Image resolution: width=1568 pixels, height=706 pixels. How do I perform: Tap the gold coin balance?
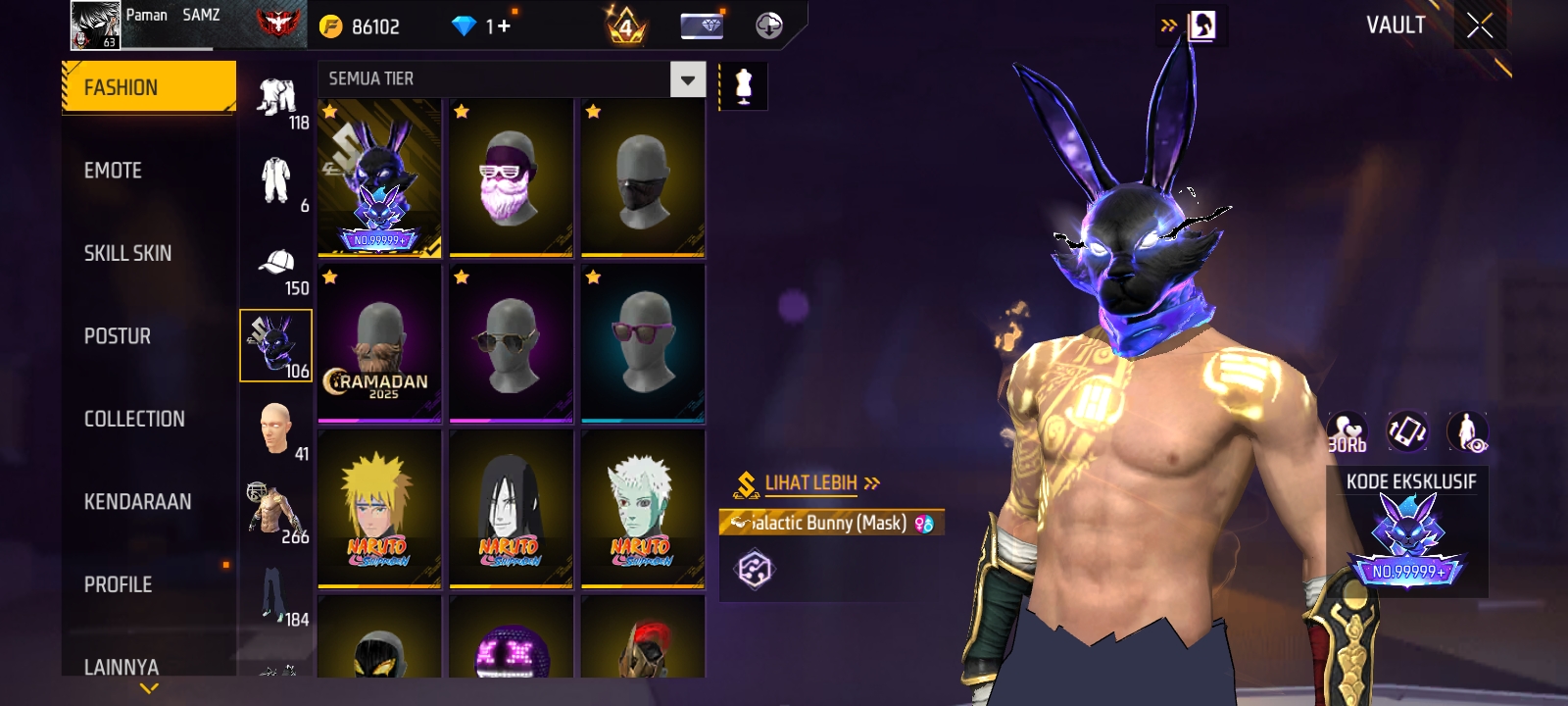pyautogui.click(x=361, y=26)
